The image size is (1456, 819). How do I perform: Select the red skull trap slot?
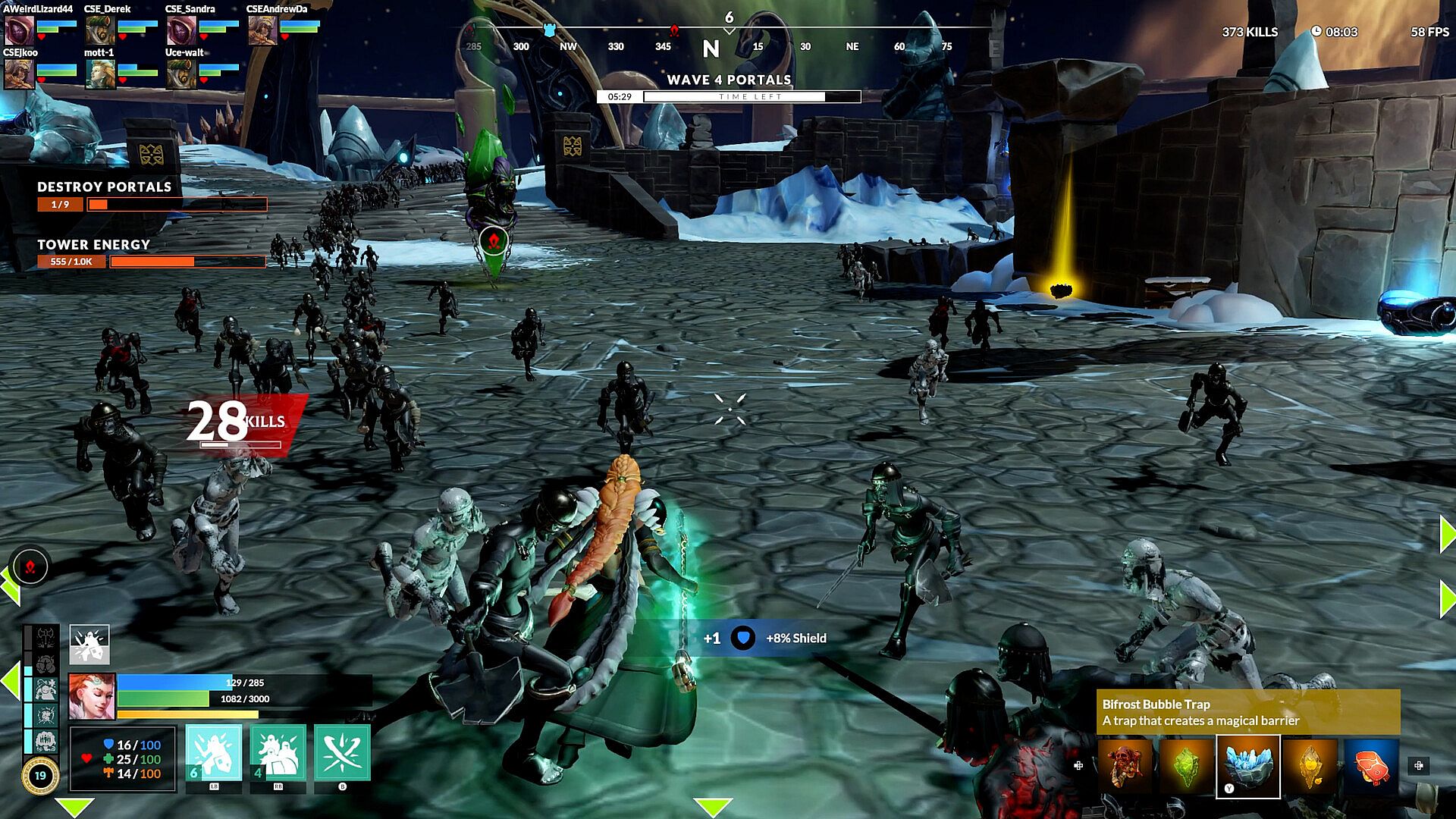click(1124, 764)
